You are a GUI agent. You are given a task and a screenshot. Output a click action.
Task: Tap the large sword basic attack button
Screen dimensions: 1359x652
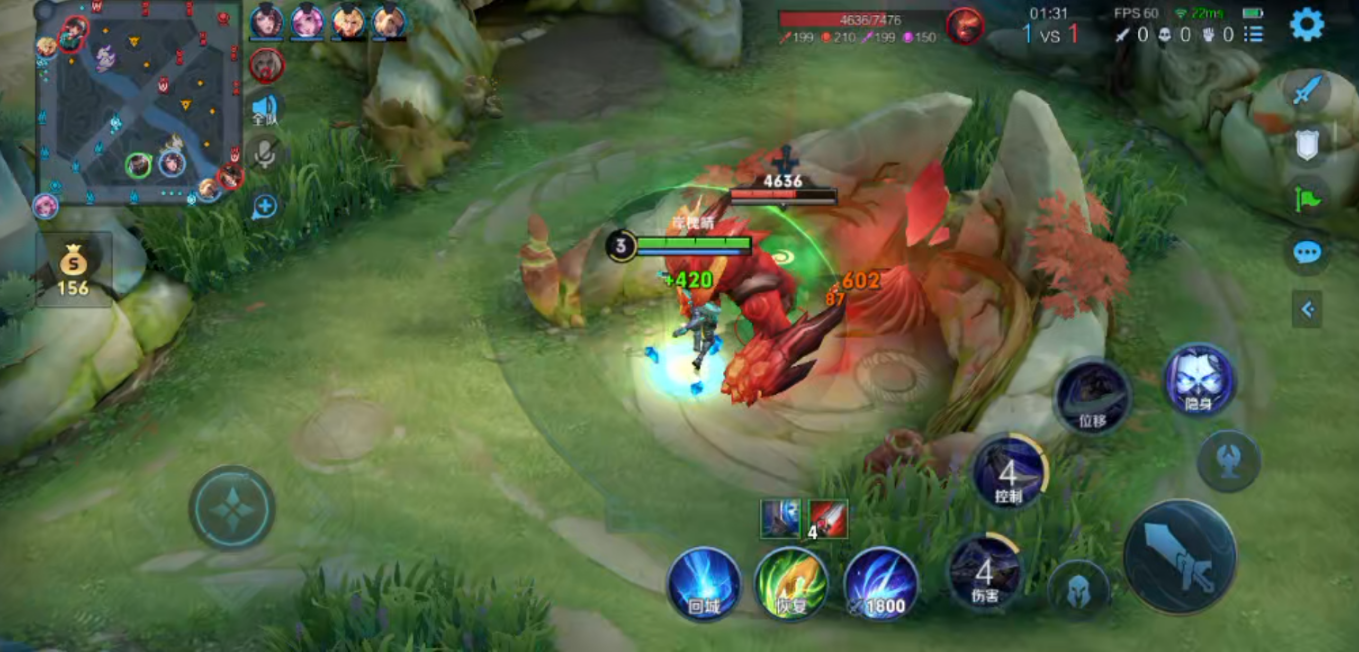click(x=1180, y=556)
